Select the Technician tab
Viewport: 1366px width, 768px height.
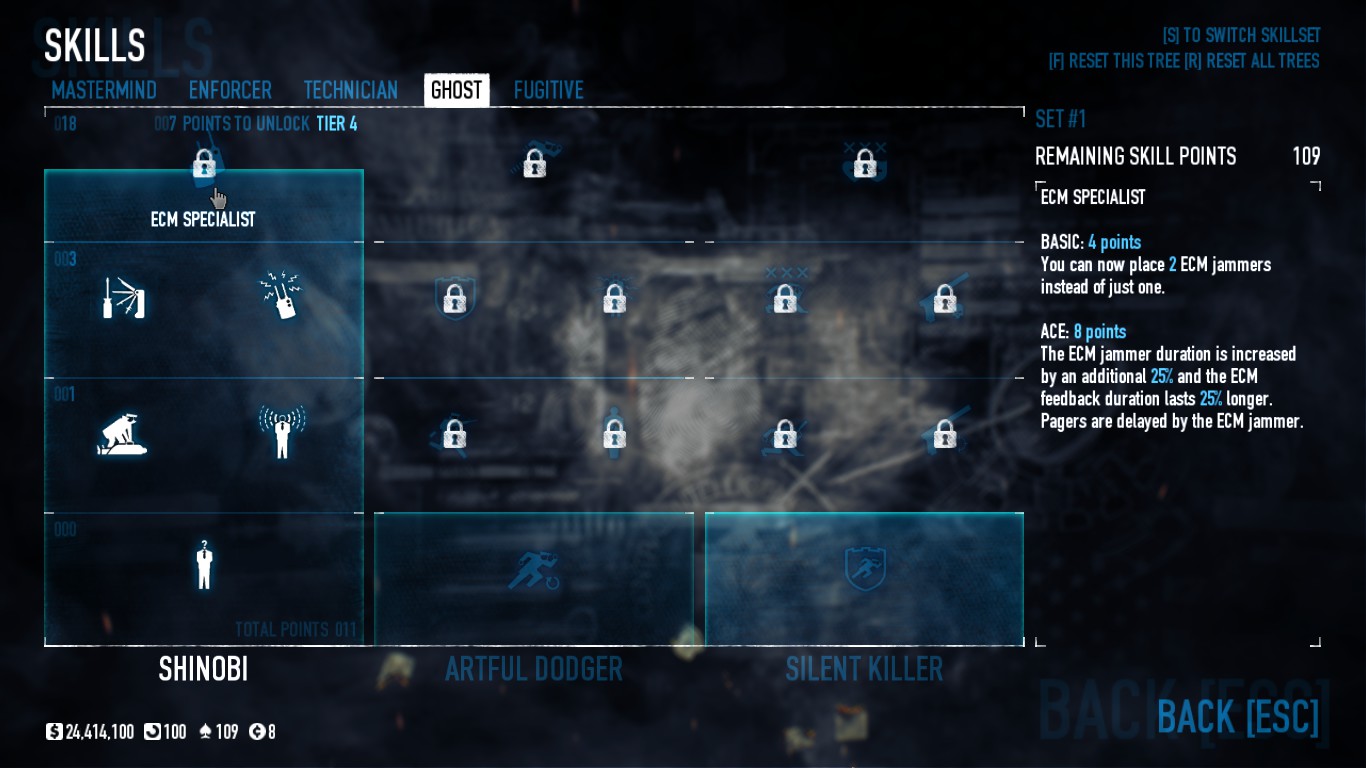click(x=350, y=91)
